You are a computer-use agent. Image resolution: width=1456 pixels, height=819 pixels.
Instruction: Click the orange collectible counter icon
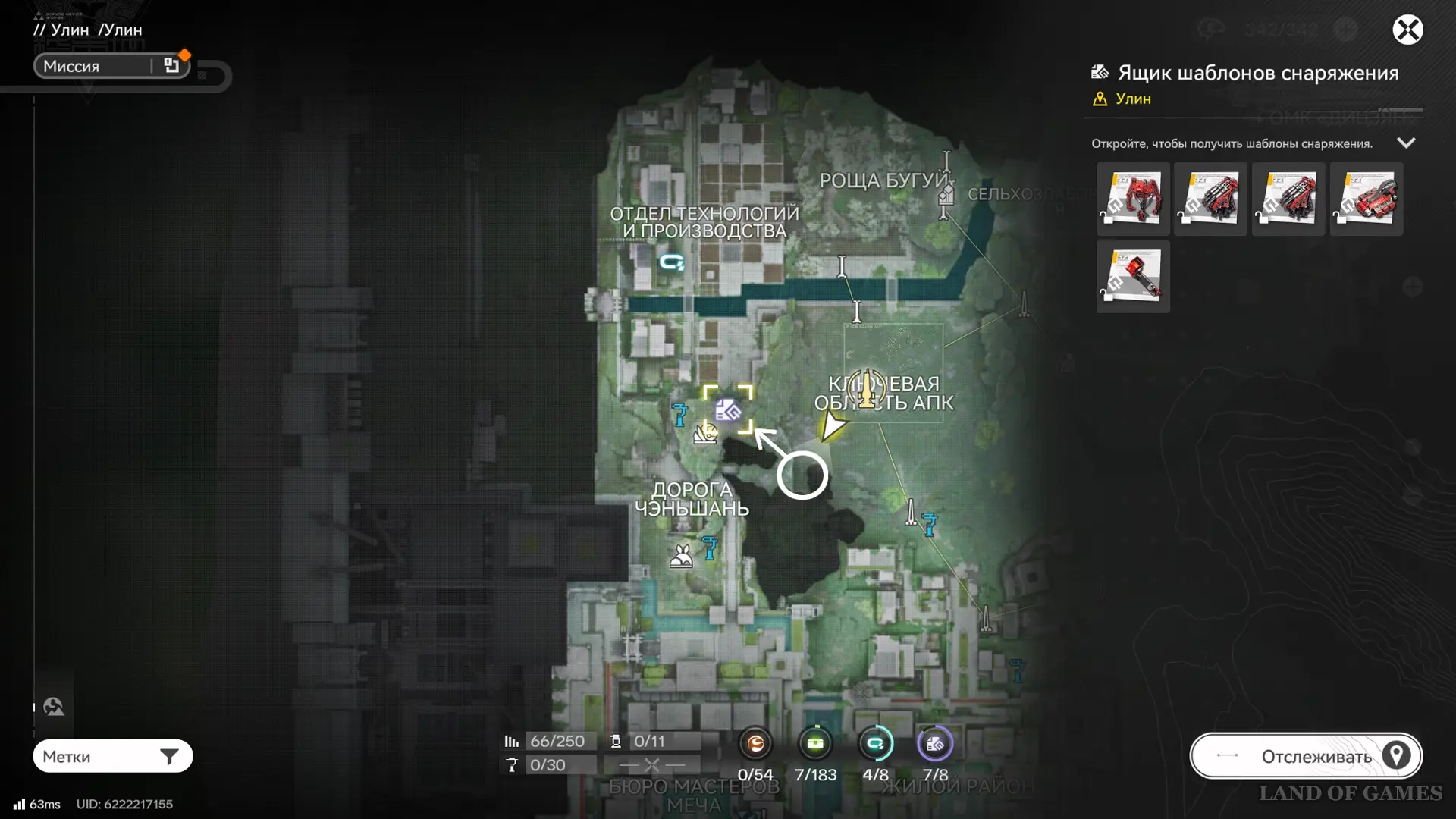pos(755,745)
